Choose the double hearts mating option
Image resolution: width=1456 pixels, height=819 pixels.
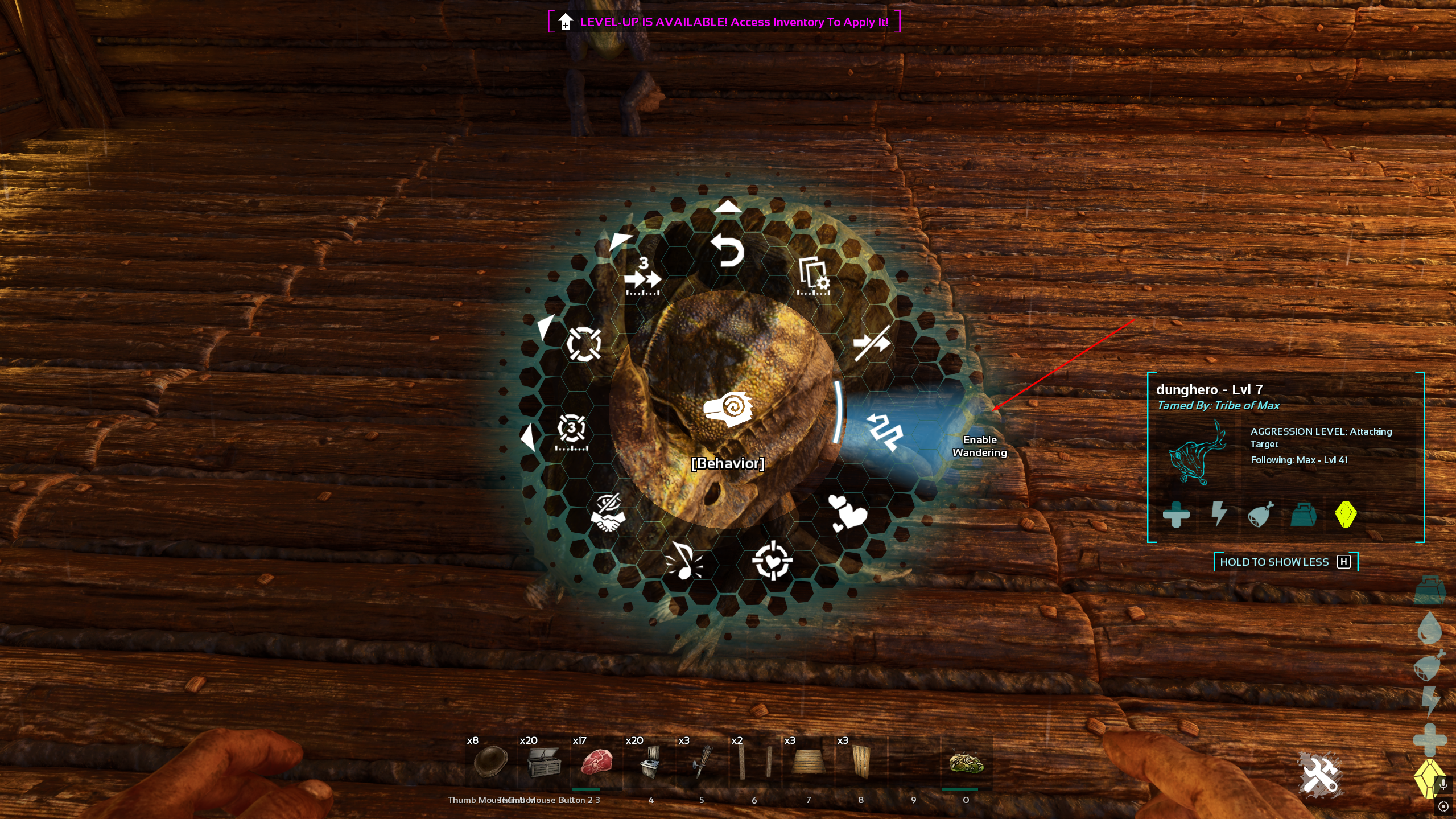(x=847, y=512)
